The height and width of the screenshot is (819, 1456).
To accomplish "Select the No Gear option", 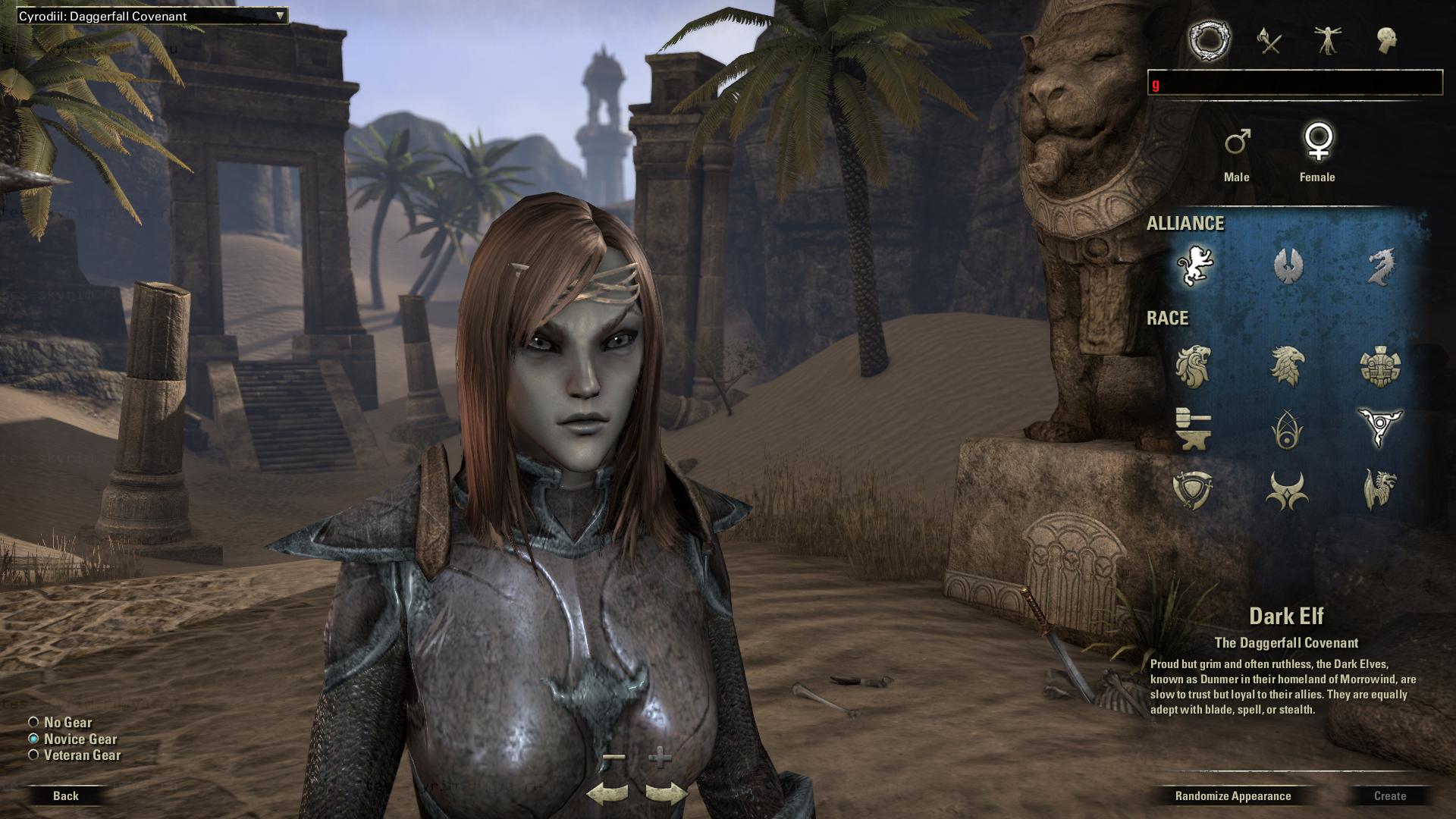I will click(x=33, y=723).
